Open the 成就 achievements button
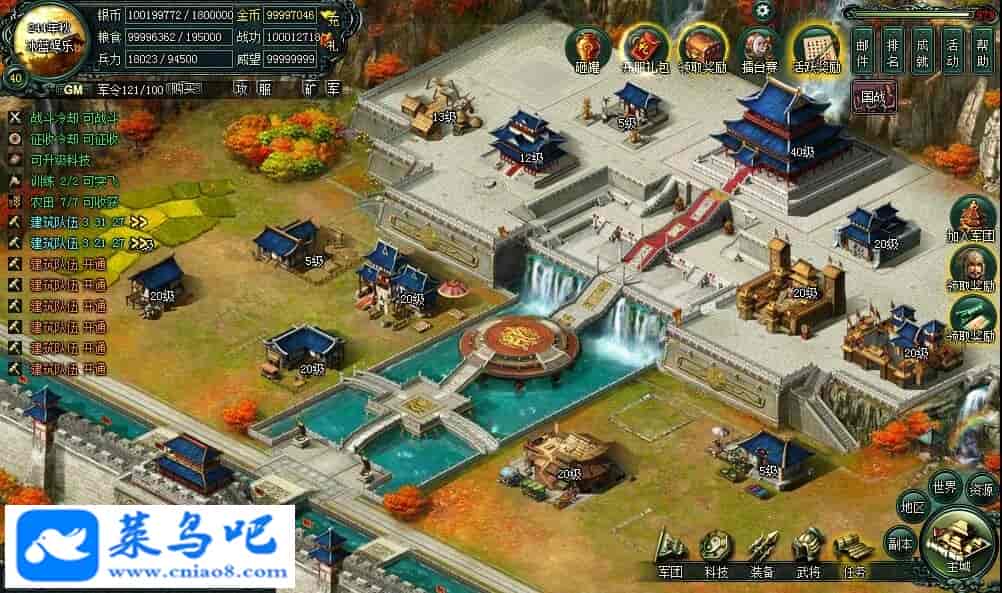The height and width of the screenshot is (593, 1002). point(923,50)
